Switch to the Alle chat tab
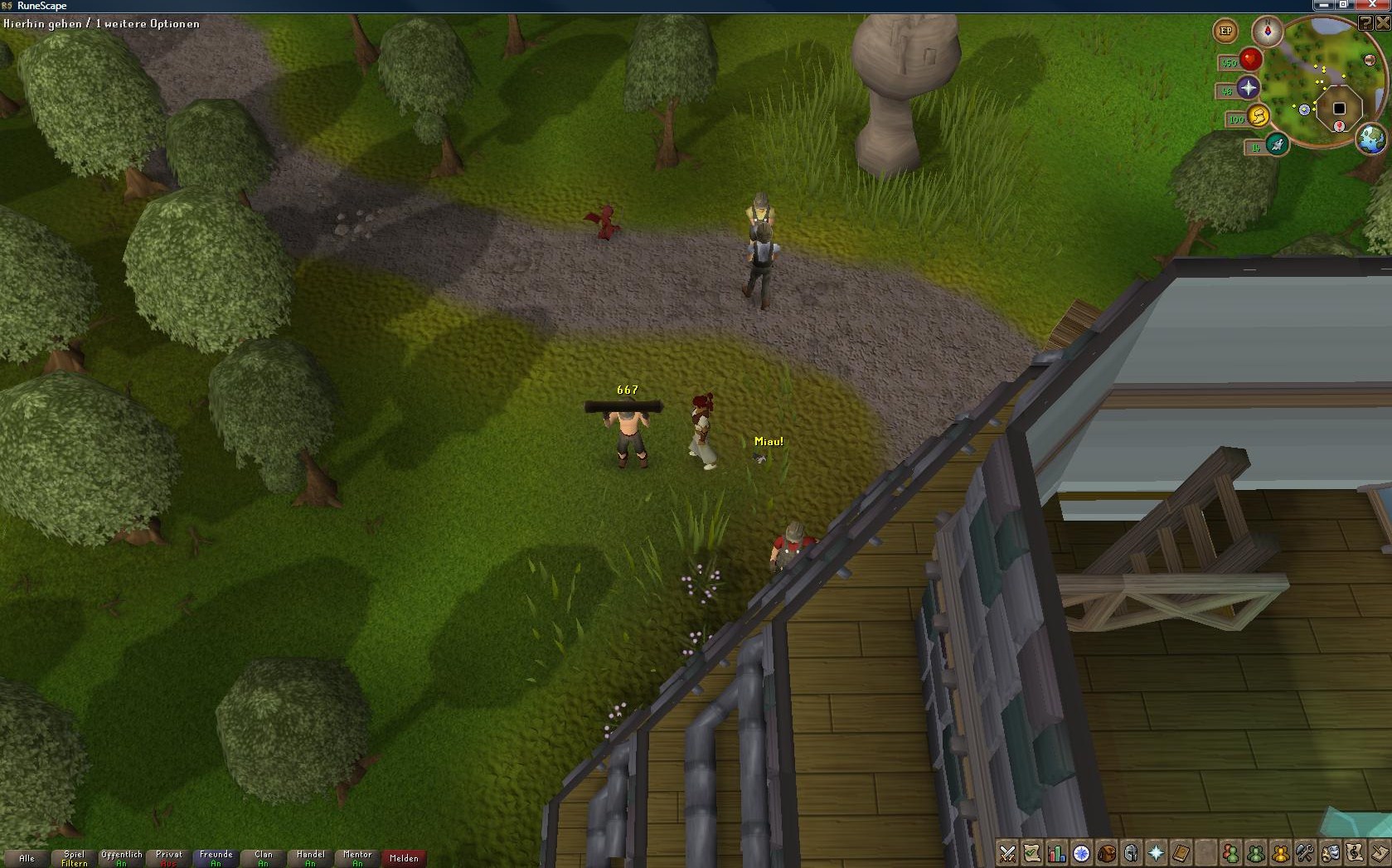The width and height of the screenshot is (1392, 868). (27, 858)
